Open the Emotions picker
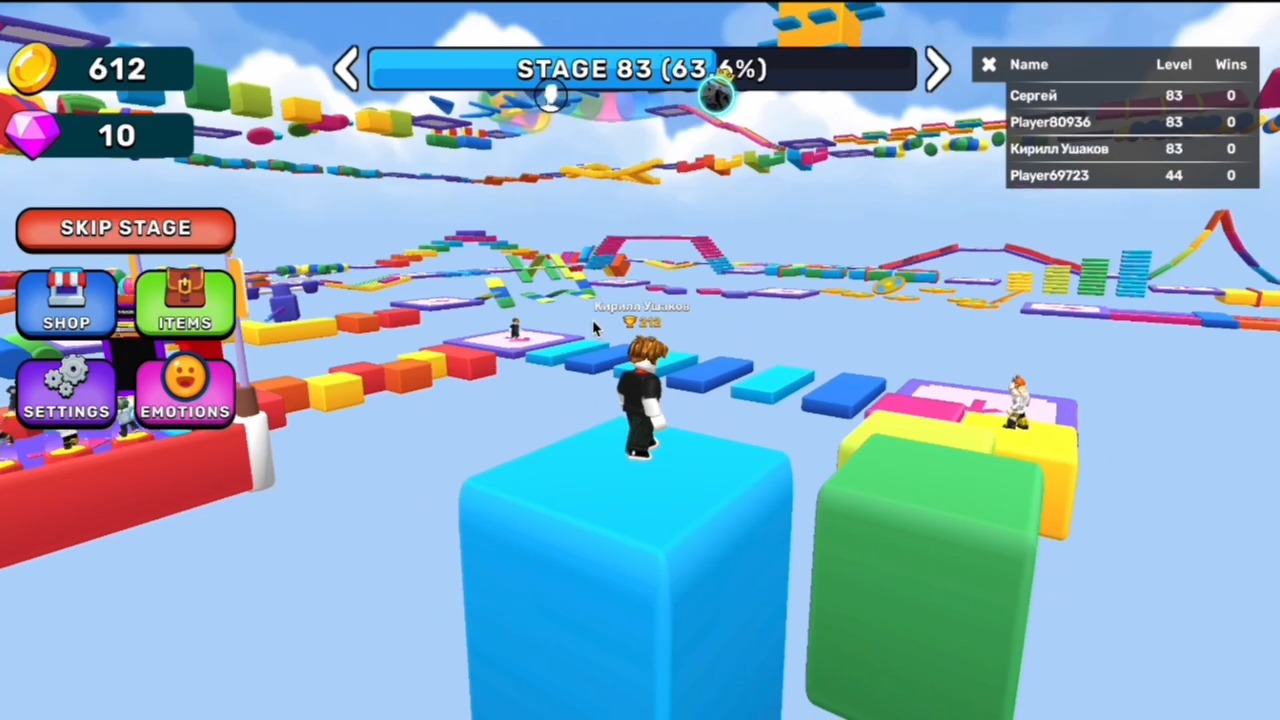 coord(184,390)
